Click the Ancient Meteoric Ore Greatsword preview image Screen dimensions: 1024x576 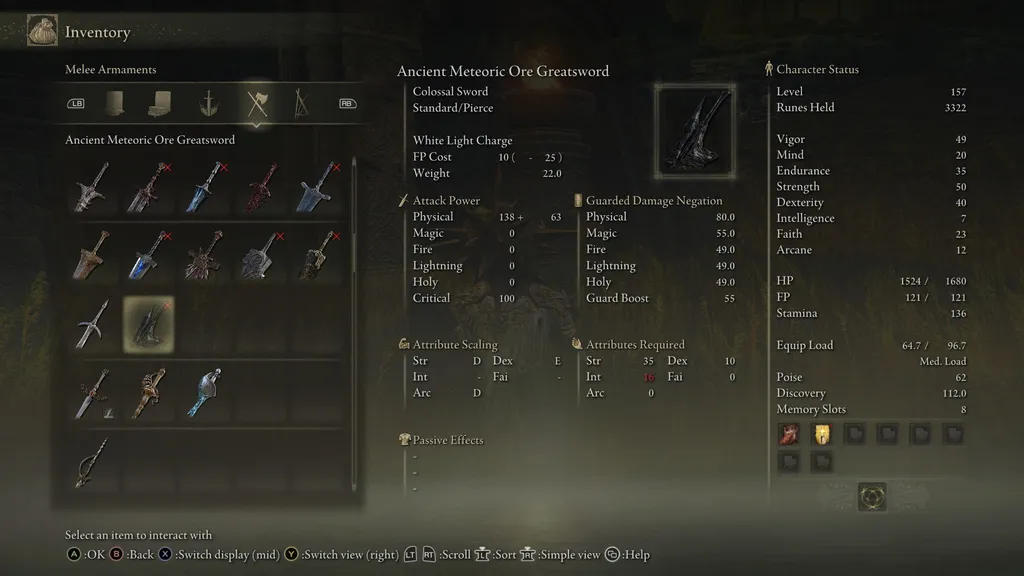695,130
